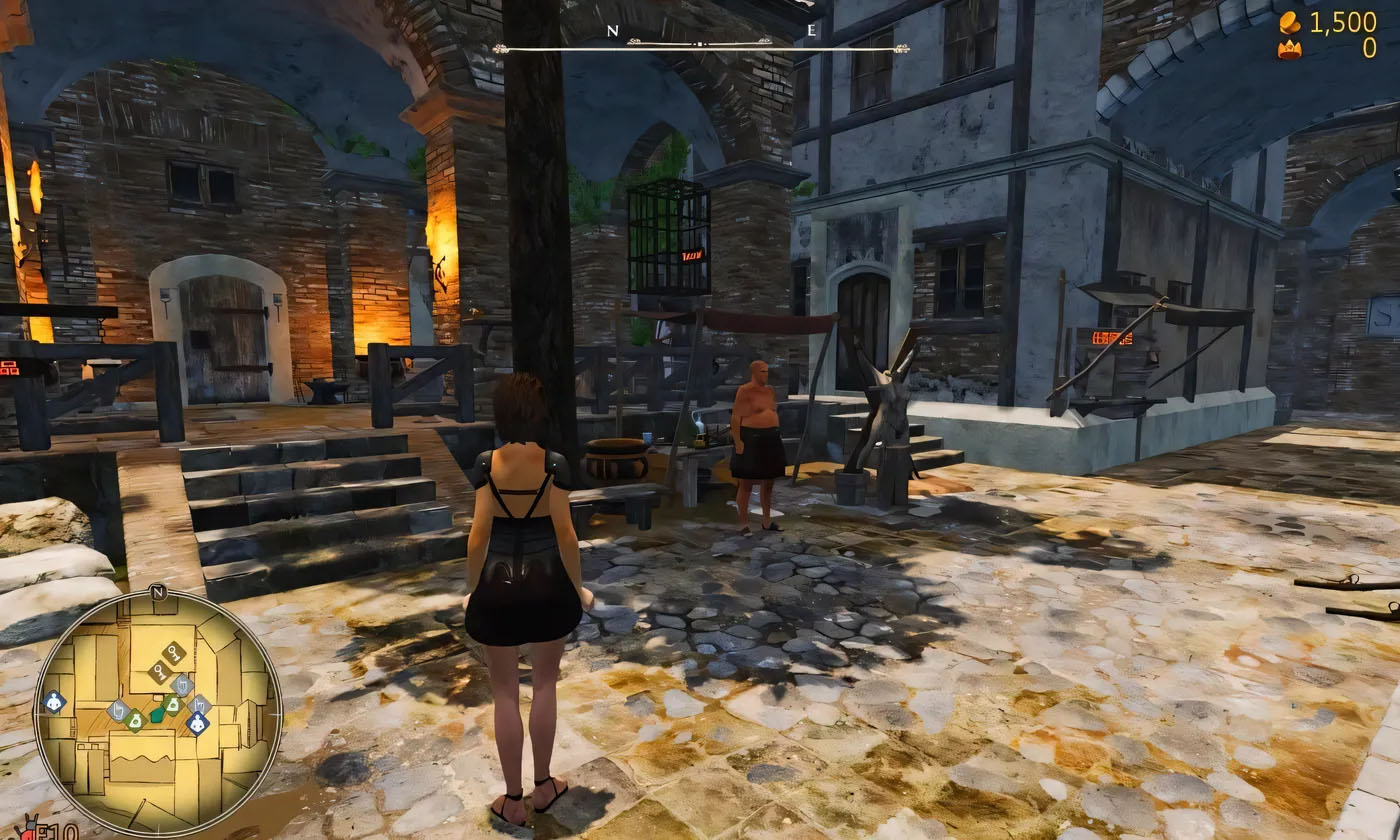Viewport: 1400px width, 840px height.
Task: Select the second key marker farther northeast on minimap
Action: pyautogui.click(x=172, y=654)
